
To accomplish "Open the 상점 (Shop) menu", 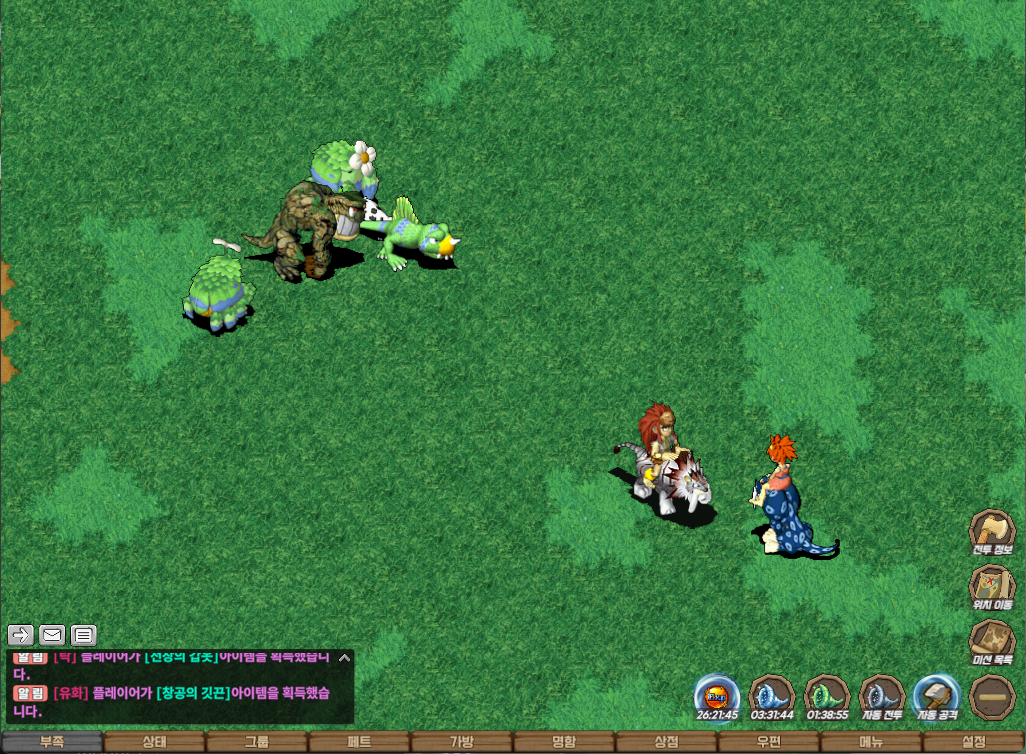I will click(666, 742).
